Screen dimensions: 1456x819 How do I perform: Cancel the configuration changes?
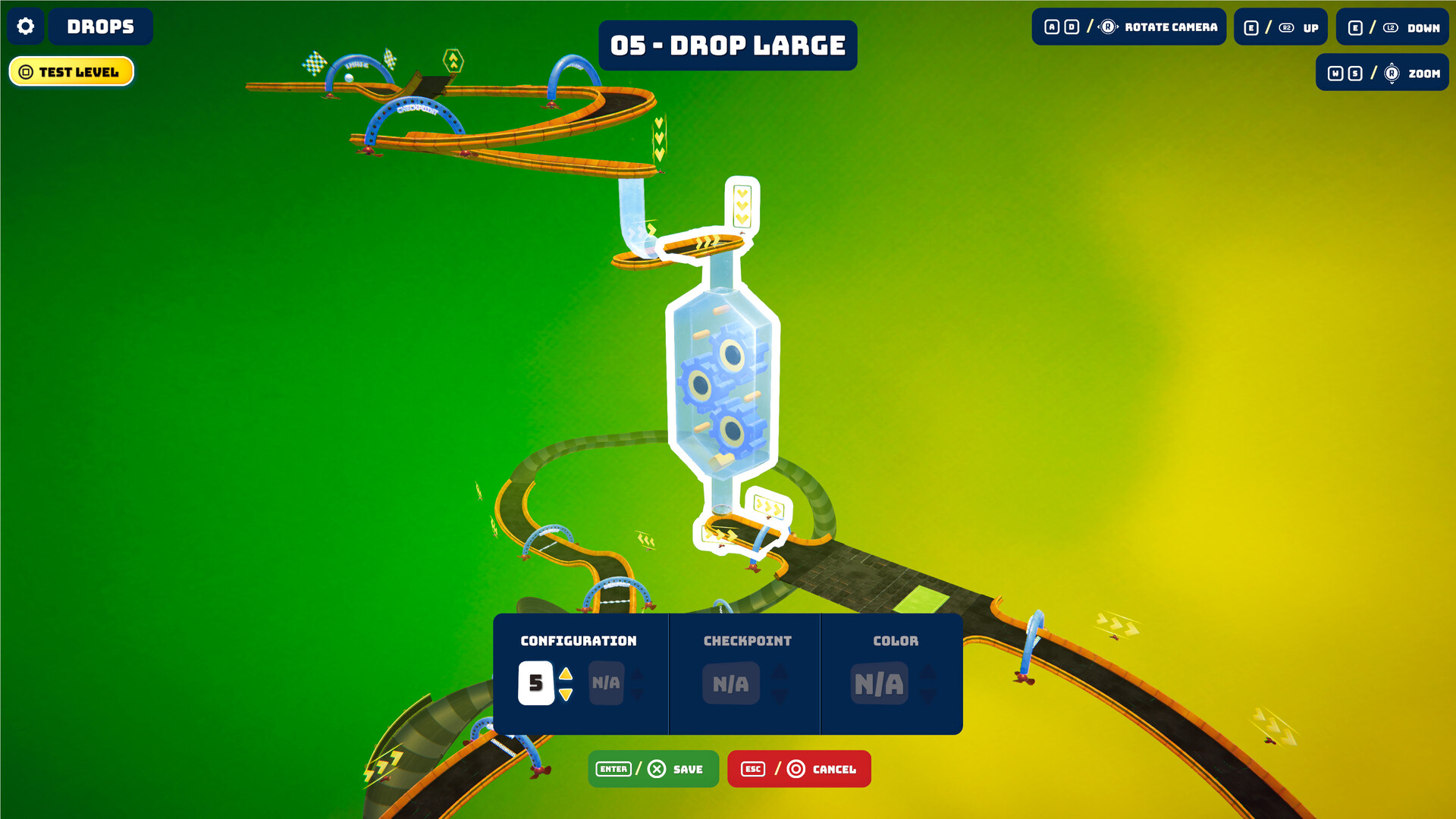(799, 769)
